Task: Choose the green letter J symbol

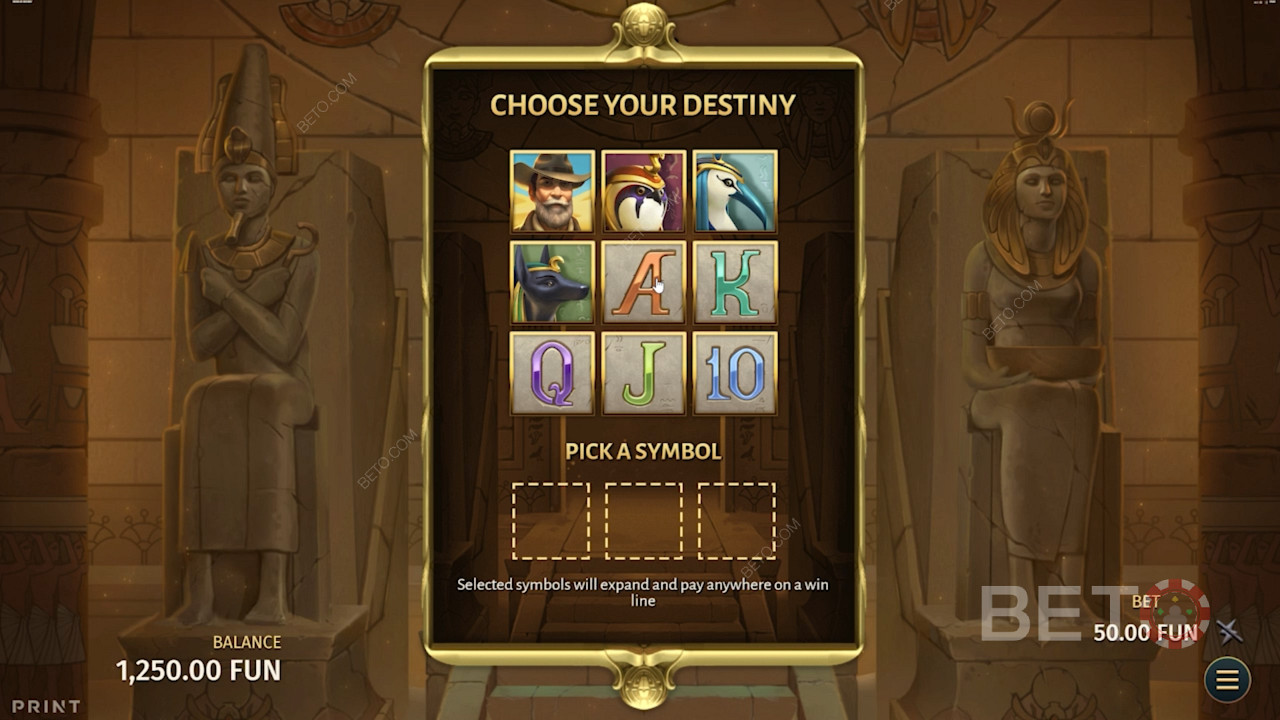Action: coord(643,373)
